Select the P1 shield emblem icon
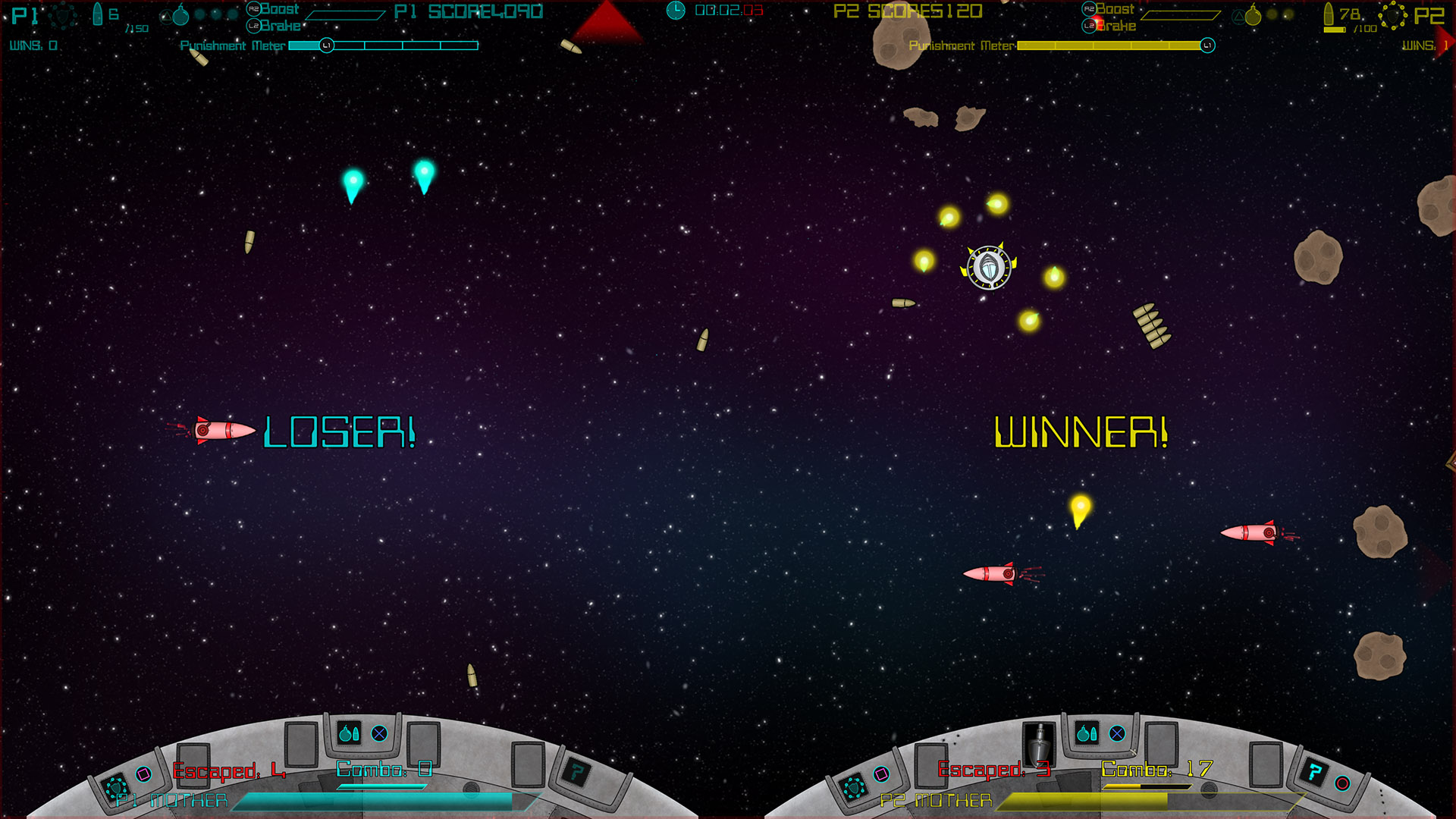Viewport: 1456px width, 819px height. click(x=63, y=15)
